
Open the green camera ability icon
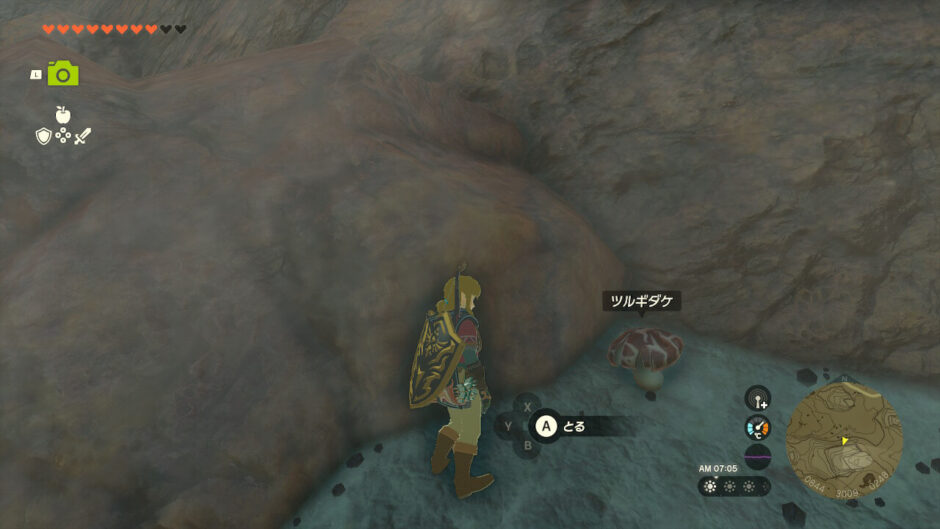[62, 73]
